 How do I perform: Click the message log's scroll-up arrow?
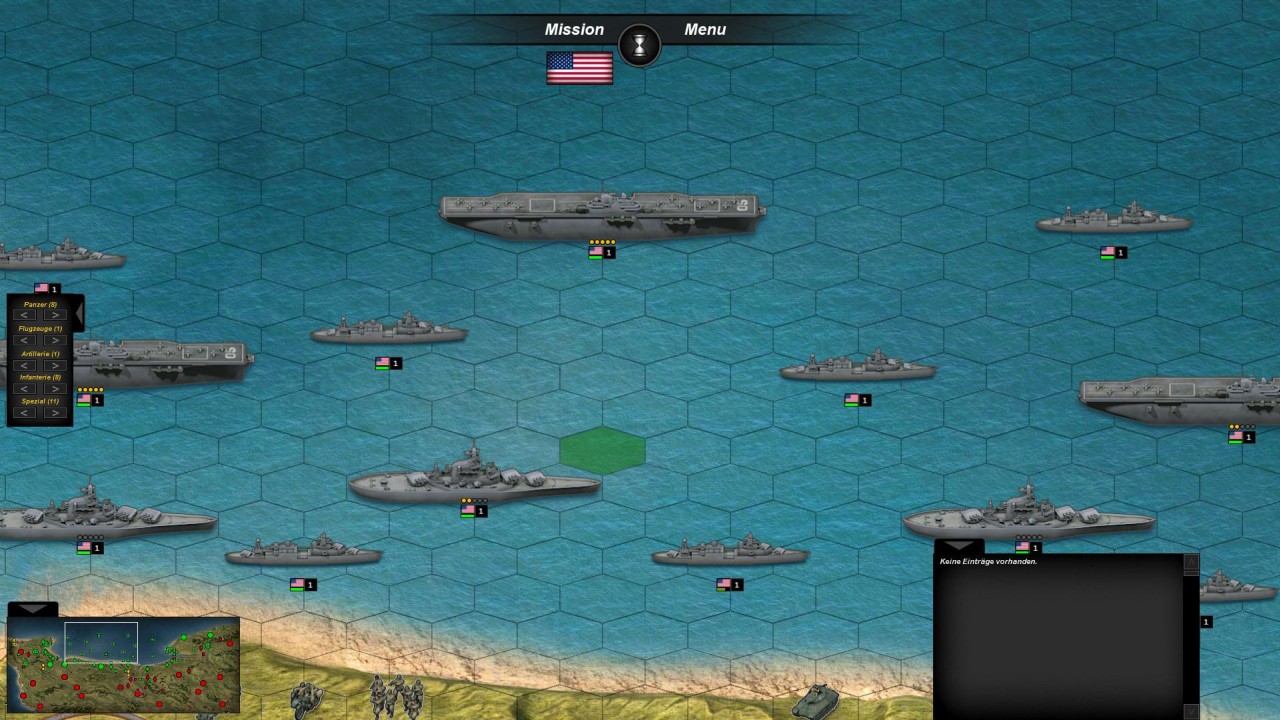(x=1191, y=563)
